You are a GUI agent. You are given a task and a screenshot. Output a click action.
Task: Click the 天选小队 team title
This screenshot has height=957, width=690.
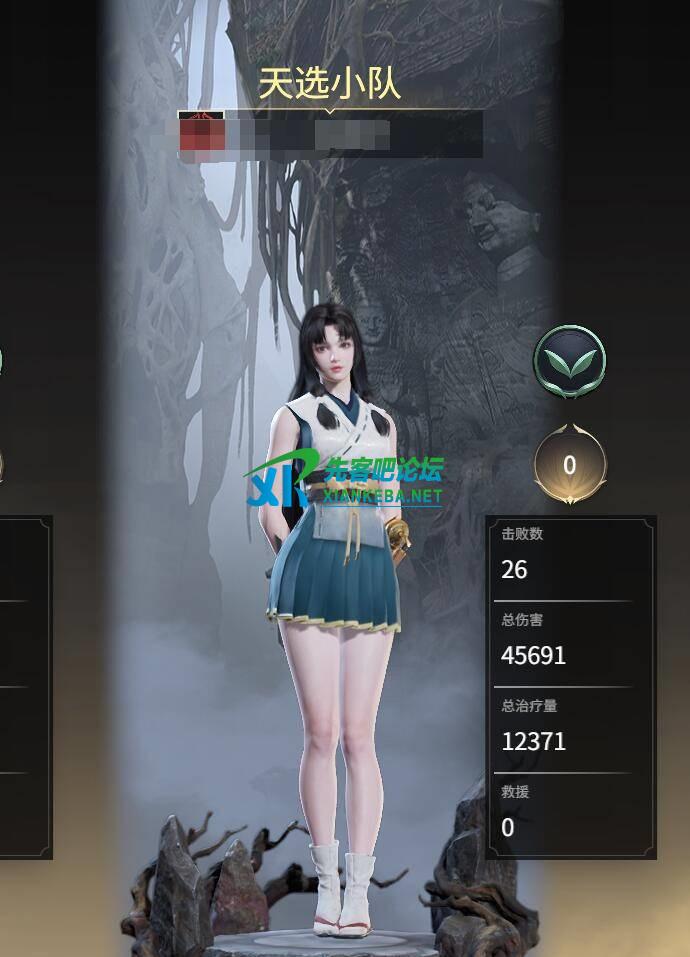click(329, 84)
